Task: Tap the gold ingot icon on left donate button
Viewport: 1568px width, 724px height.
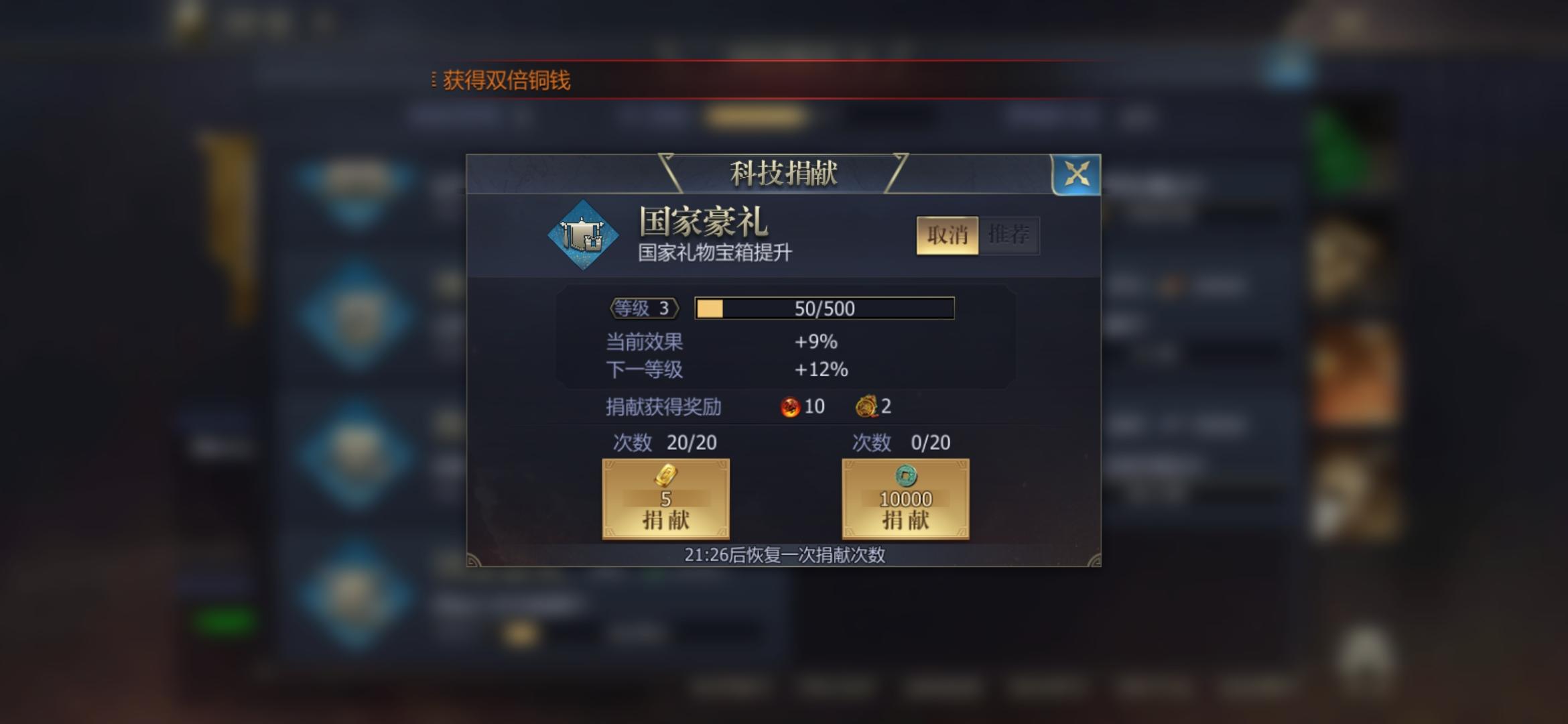Action: [665, 475]
